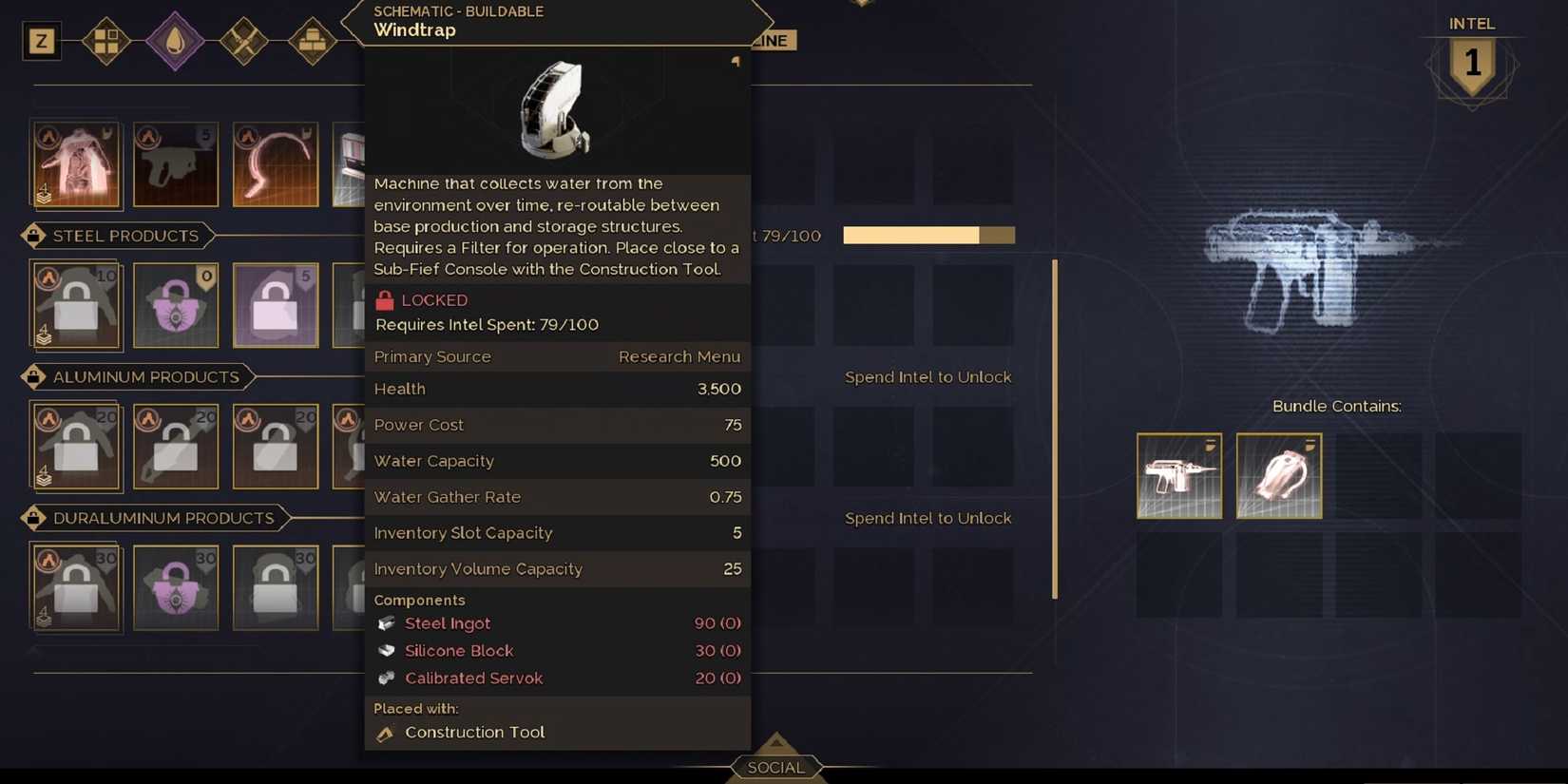Click the upper Spend Intel to Unlock button

coord(928,376)
